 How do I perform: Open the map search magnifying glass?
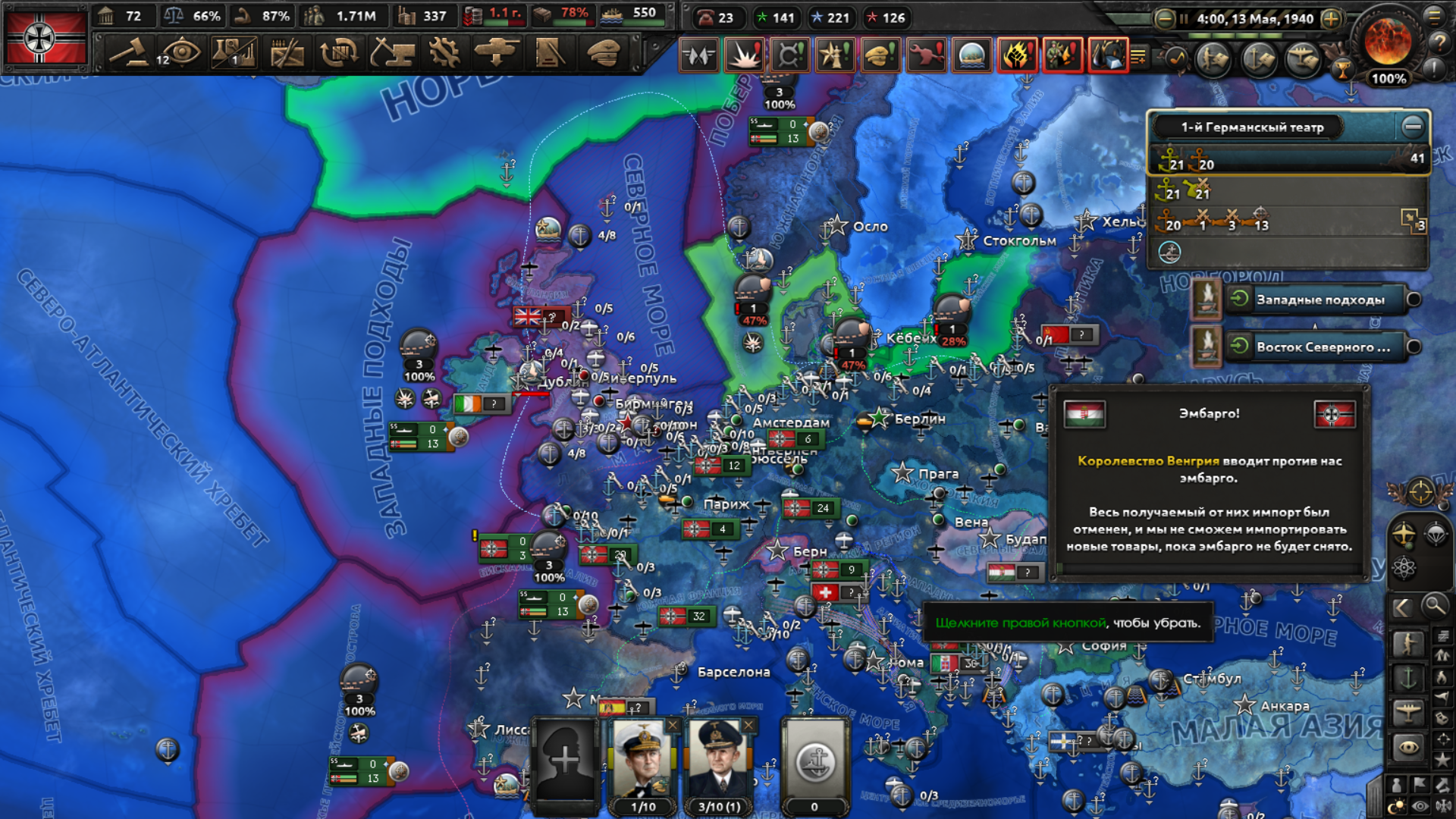(x=1434, y=606)
